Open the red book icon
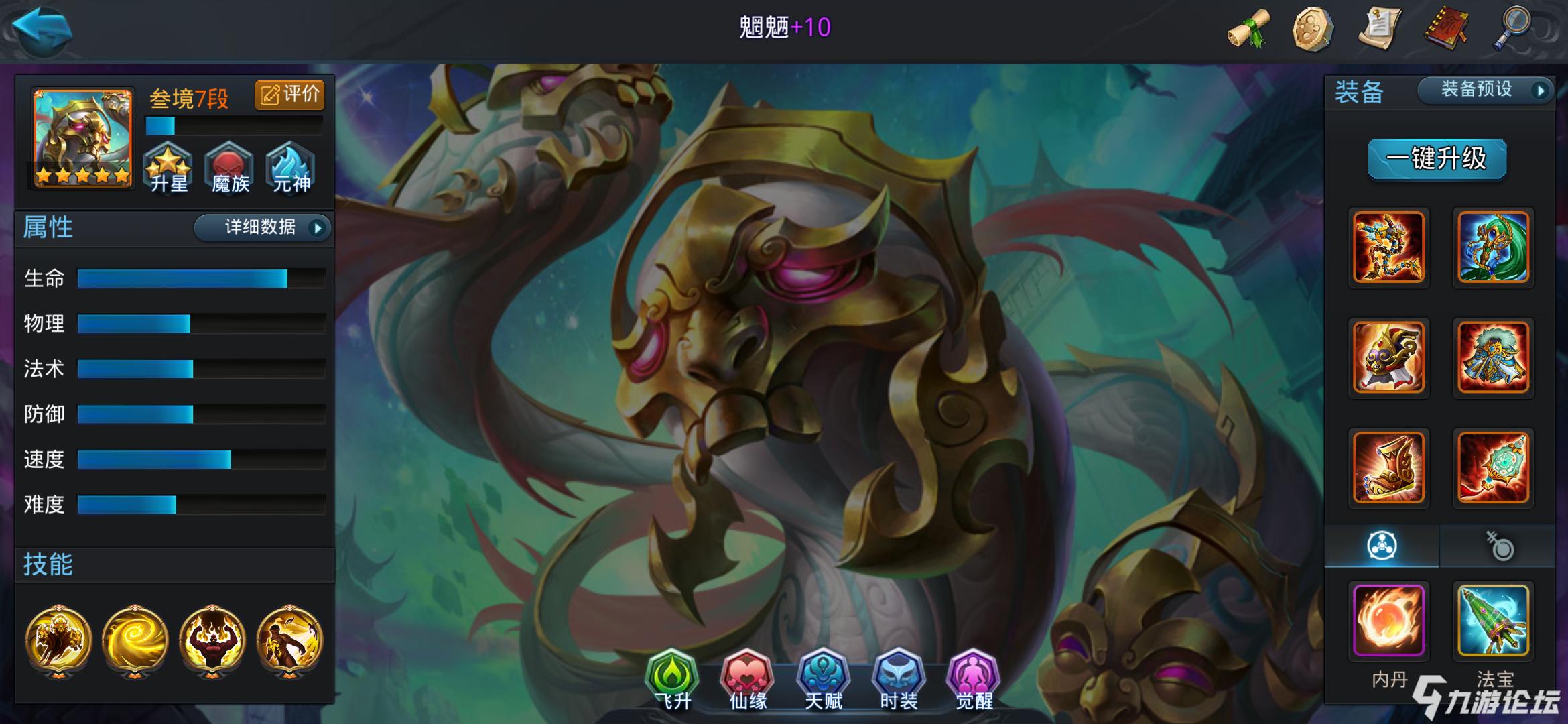Screen dimensions: 1568x724 coord(1446,28)
